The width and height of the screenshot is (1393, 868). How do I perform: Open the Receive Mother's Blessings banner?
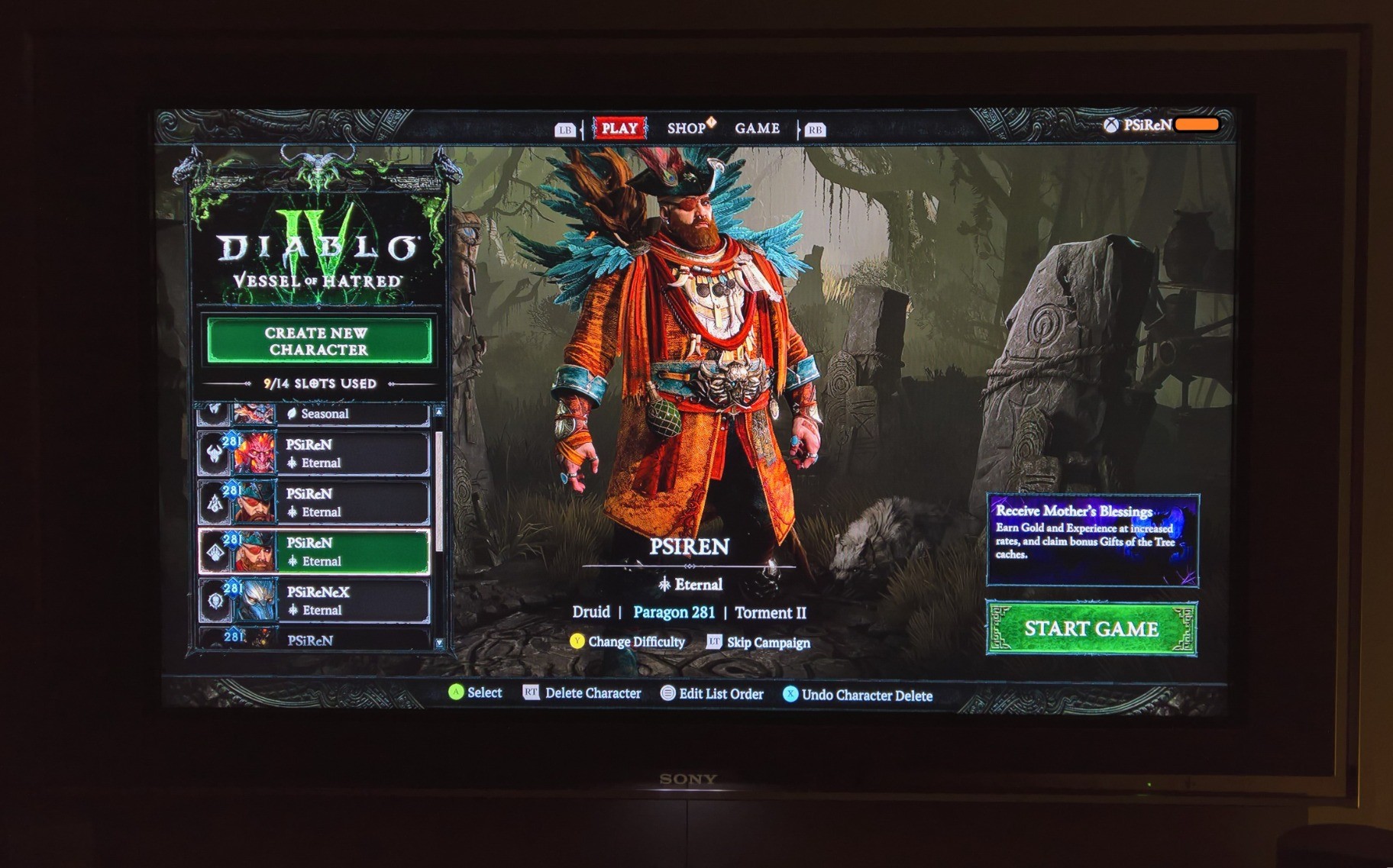click(1092, 540)
